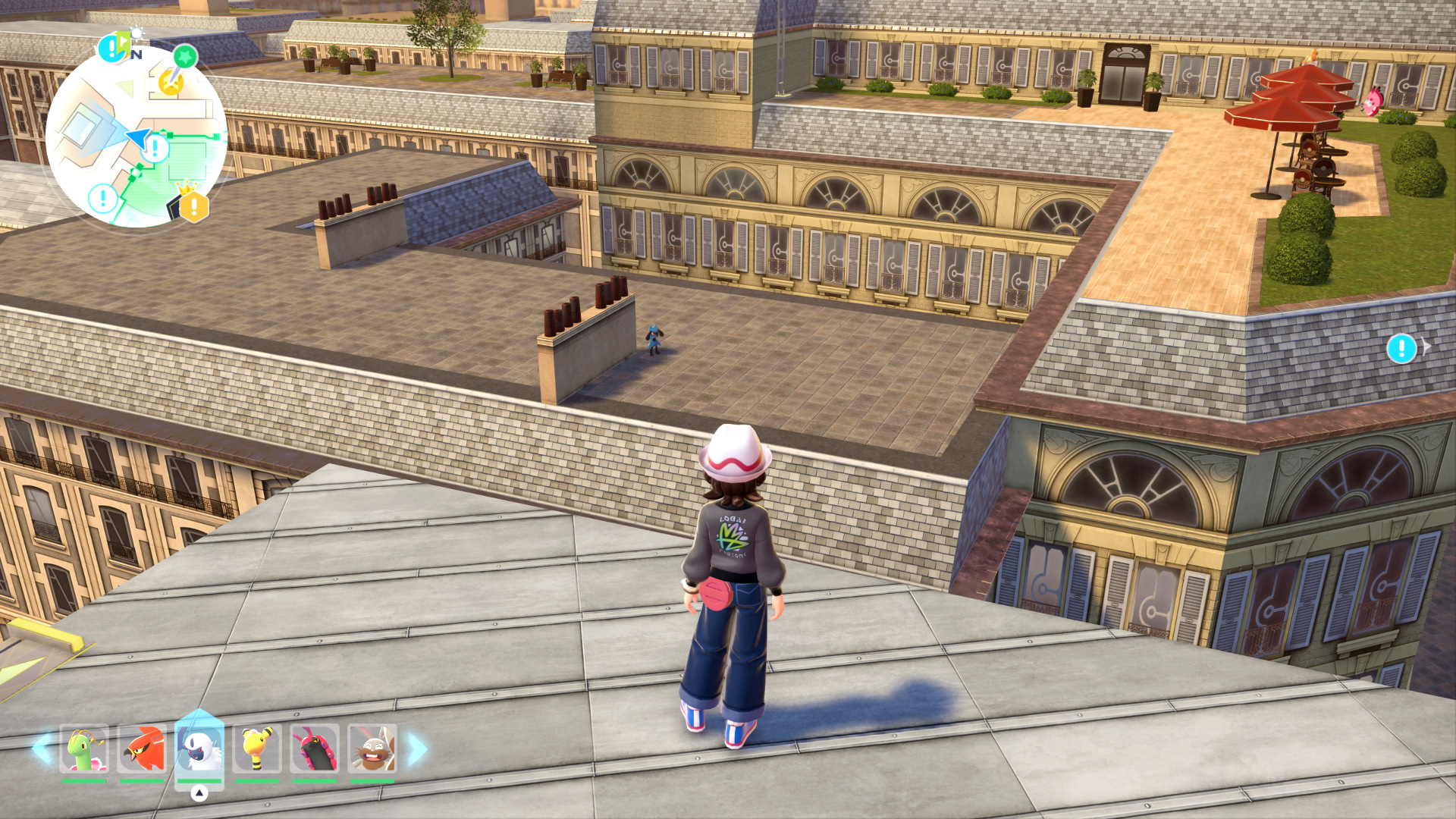Select the Scolipede party slot
This screenshot has width=1456, height=819.
point(315,748)
